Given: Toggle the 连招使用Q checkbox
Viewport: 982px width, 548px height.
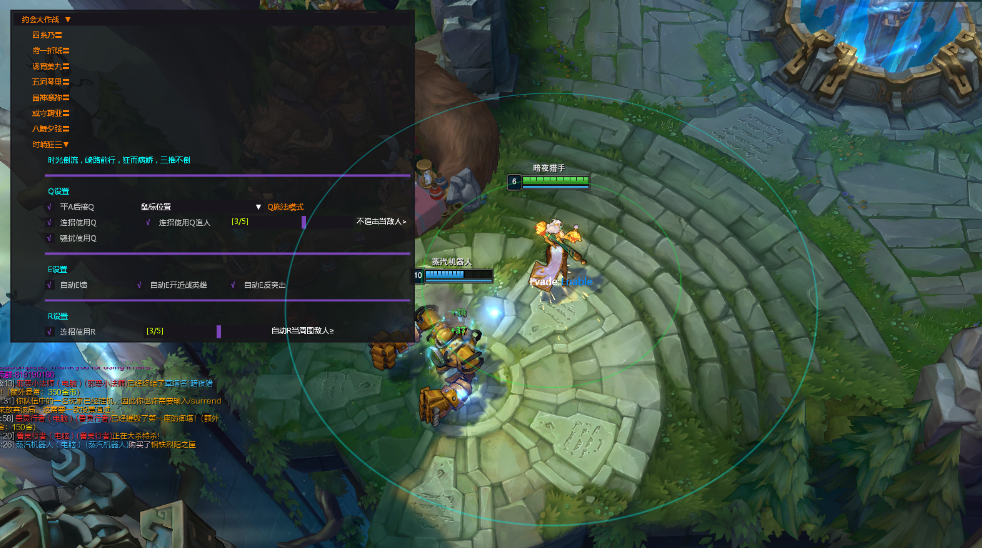Looking at the screenshot, I should [x=49, y=222].
